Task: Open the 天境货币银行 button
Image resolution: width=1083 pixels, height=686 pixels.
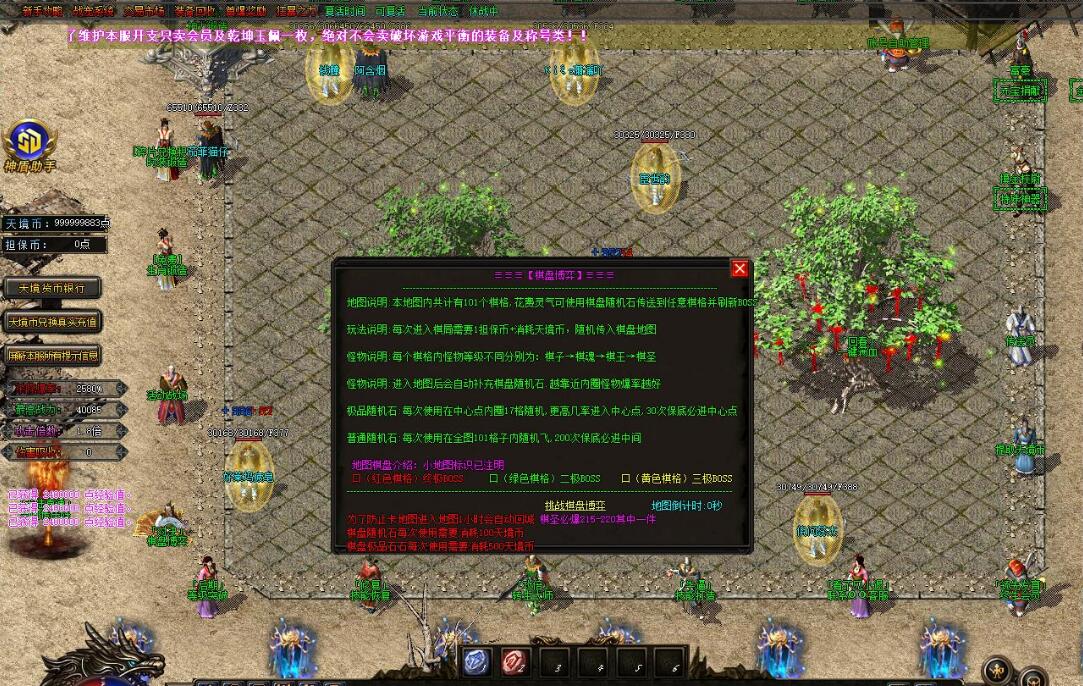Action: click(x=52, y=288)
